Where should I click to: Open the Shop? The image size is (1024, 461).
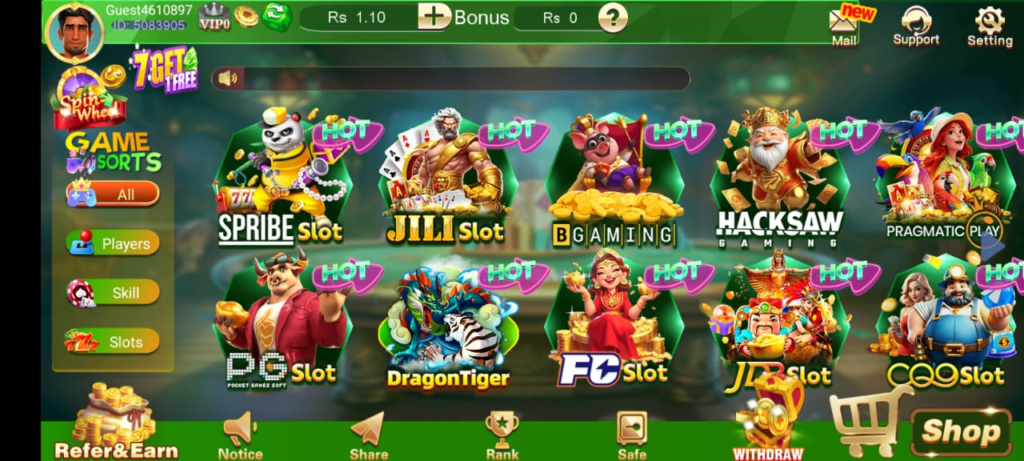click(x=960, y=431)
